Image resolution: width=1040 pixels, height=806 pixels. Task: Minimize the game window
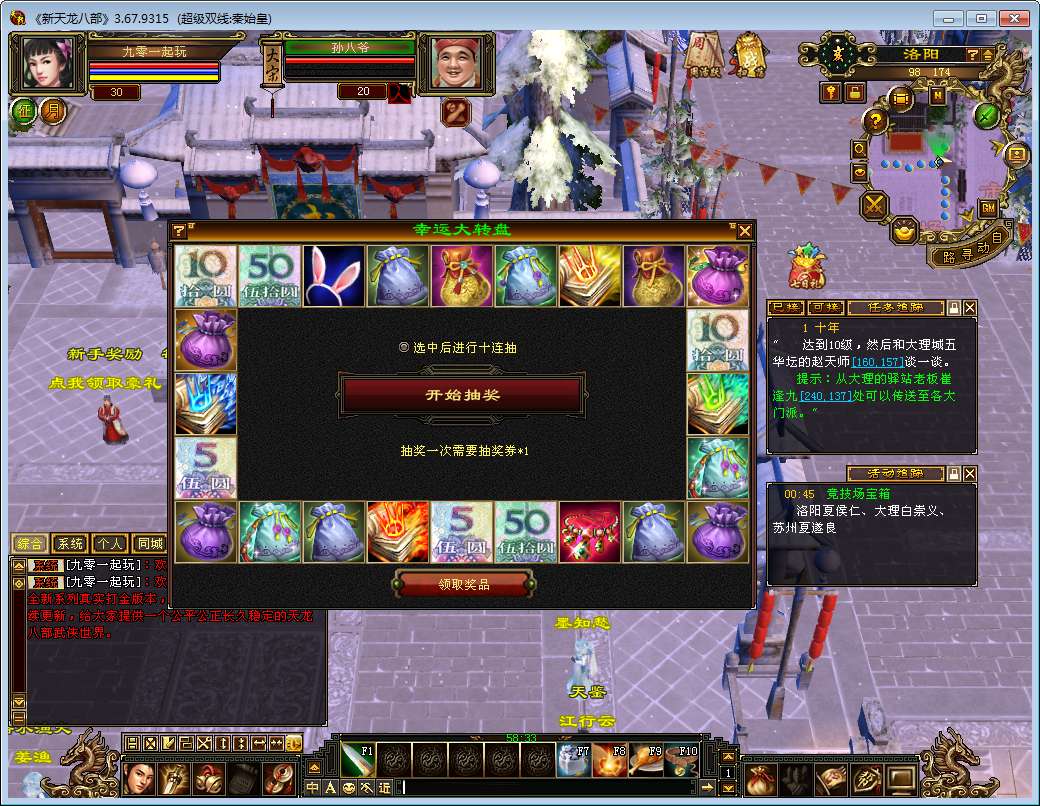click(x=949, y=18)
